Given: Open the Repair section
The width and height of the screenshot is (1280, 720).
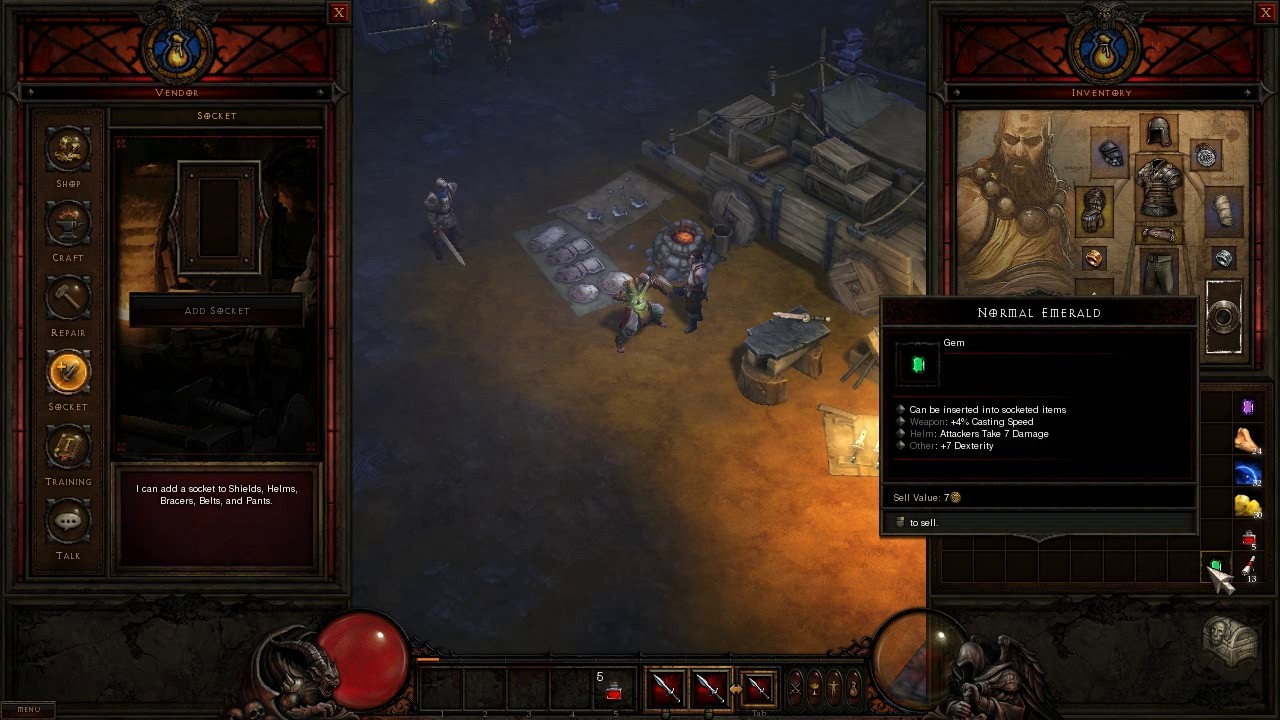Looking at the screenshot, I should point(68,300).
